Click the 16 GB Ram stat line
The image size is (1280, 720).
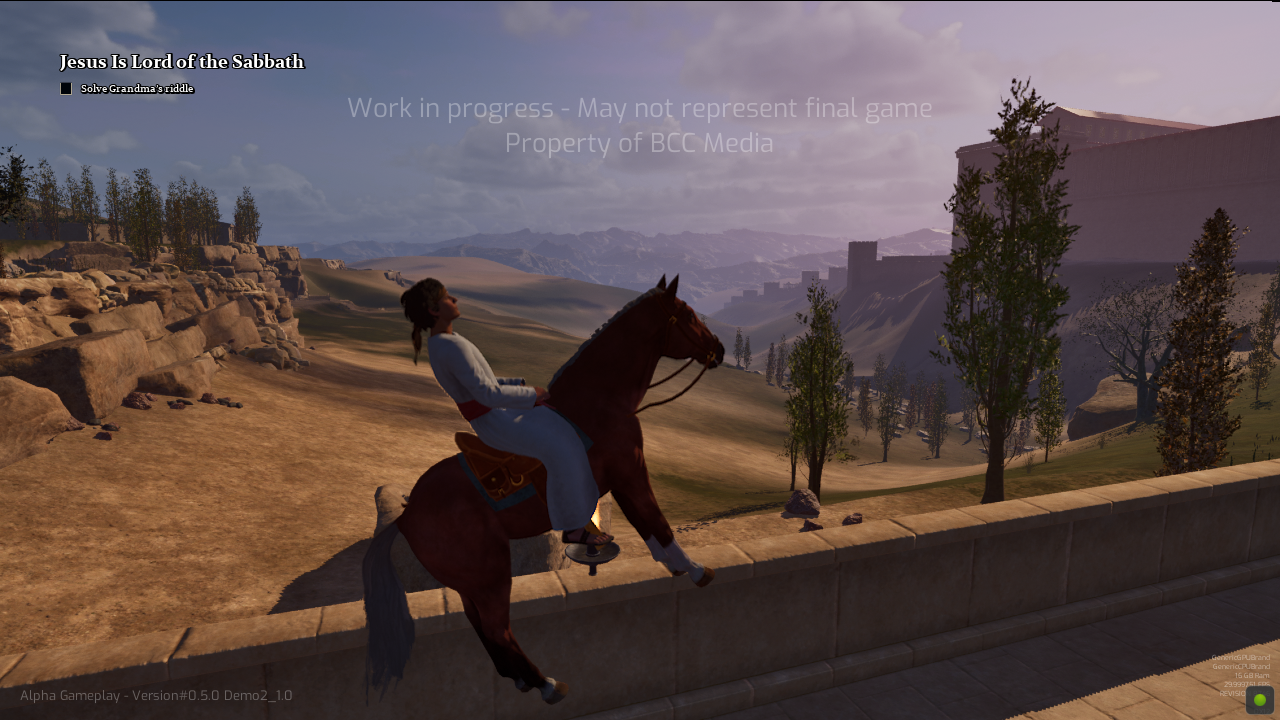(x=1251, y=675)
